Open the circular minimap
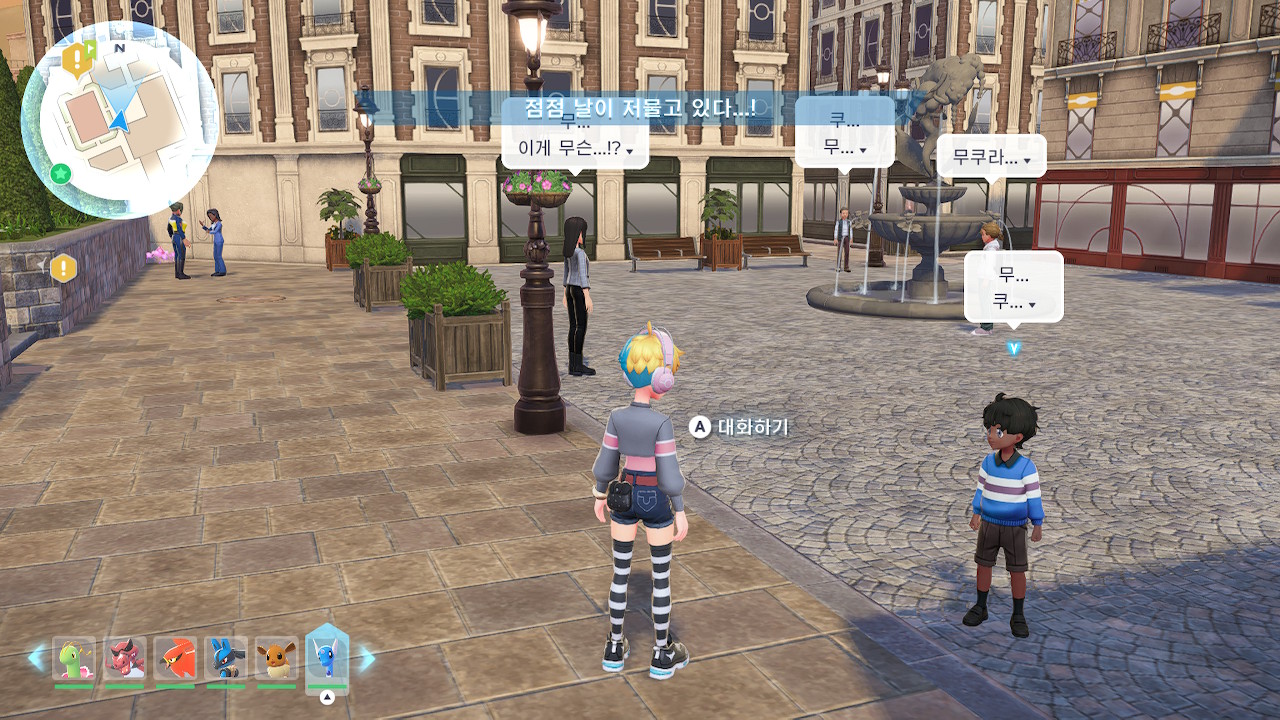 (119, 120)
